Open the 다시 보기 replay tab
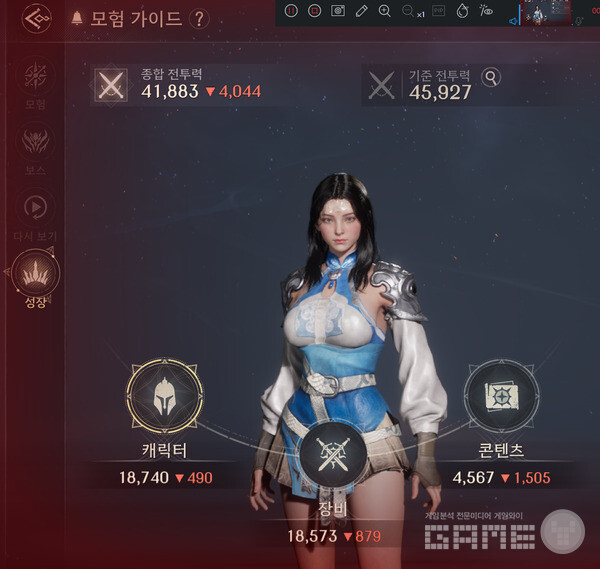 [x=35, y=208]
